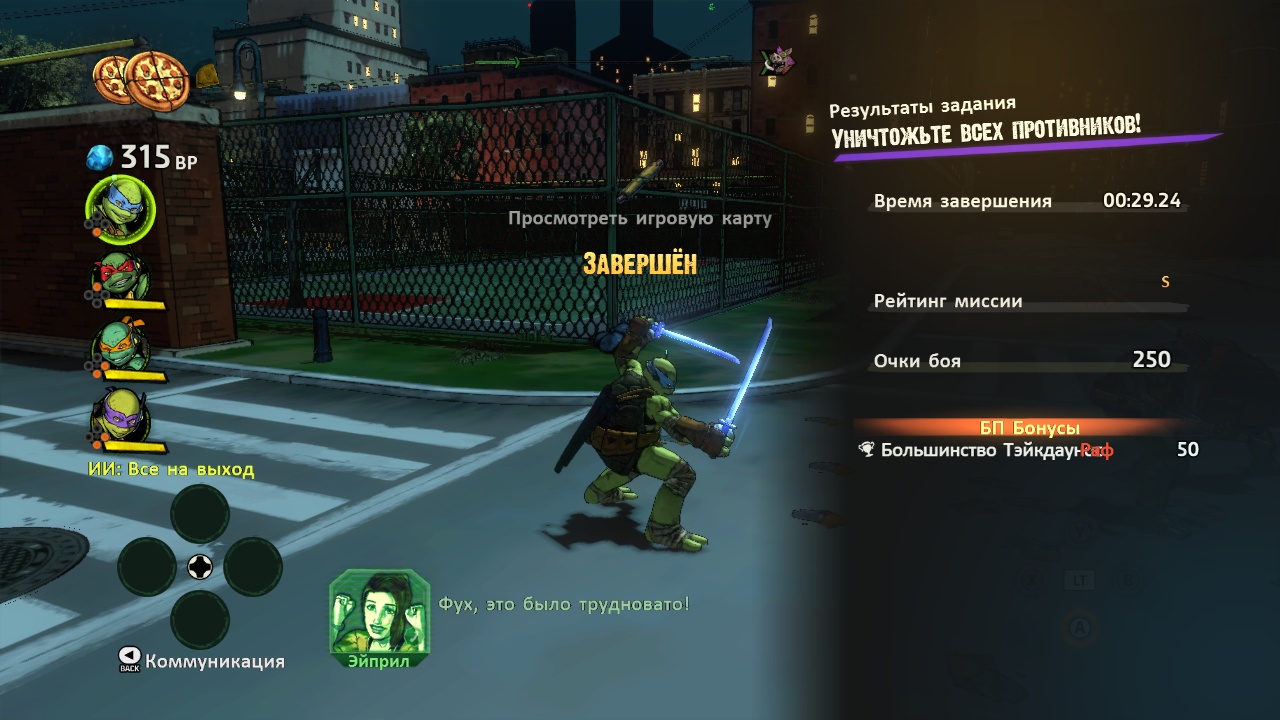Pick Donatello's purple-masked portrait
The image size is (1280, 720).
coord(121,415)
